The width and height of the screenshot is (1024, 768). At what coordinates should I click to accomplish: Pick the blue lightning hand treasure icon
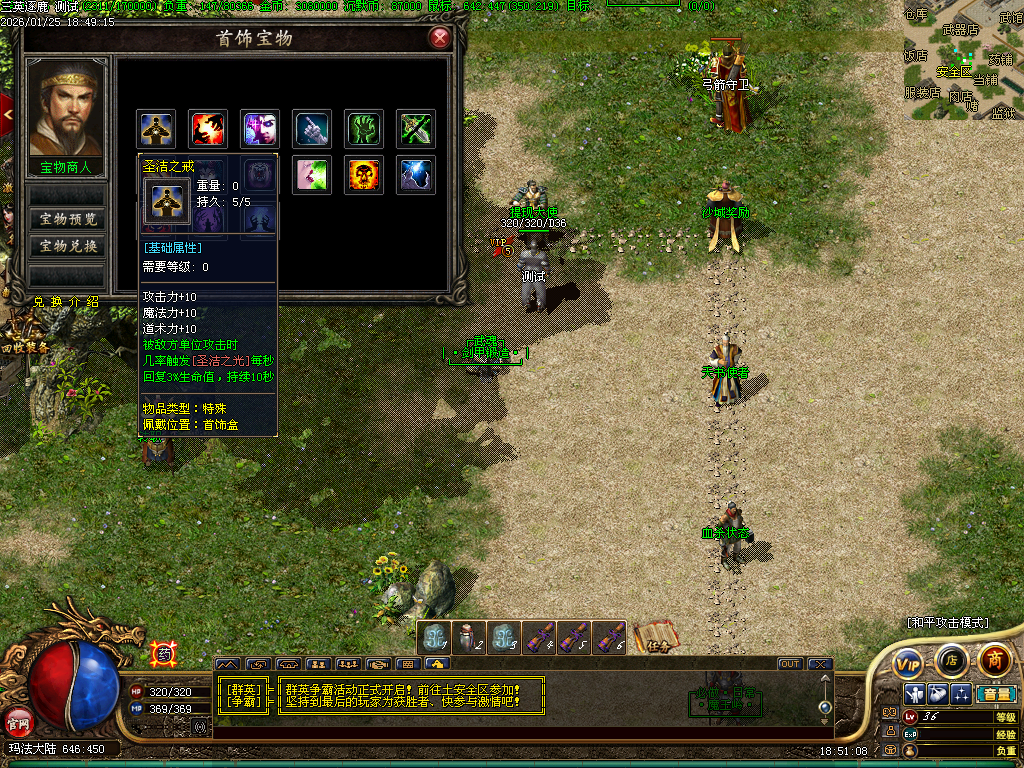(416, 175)
